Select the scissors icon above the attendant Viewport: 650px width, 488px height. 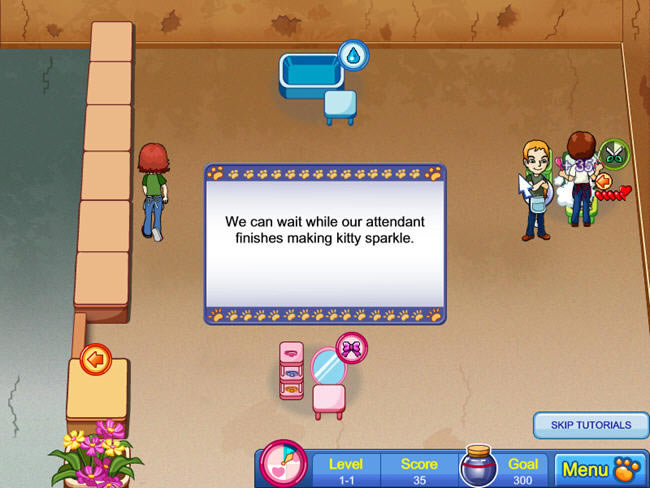coord(614,154)
